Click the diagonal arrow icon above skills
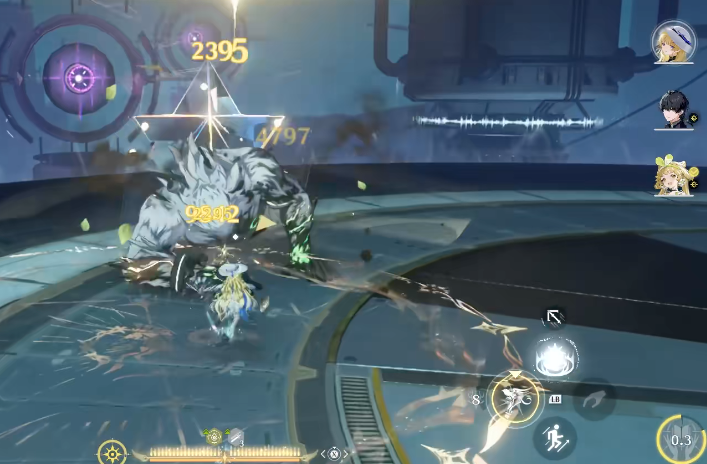 (552, 318)
